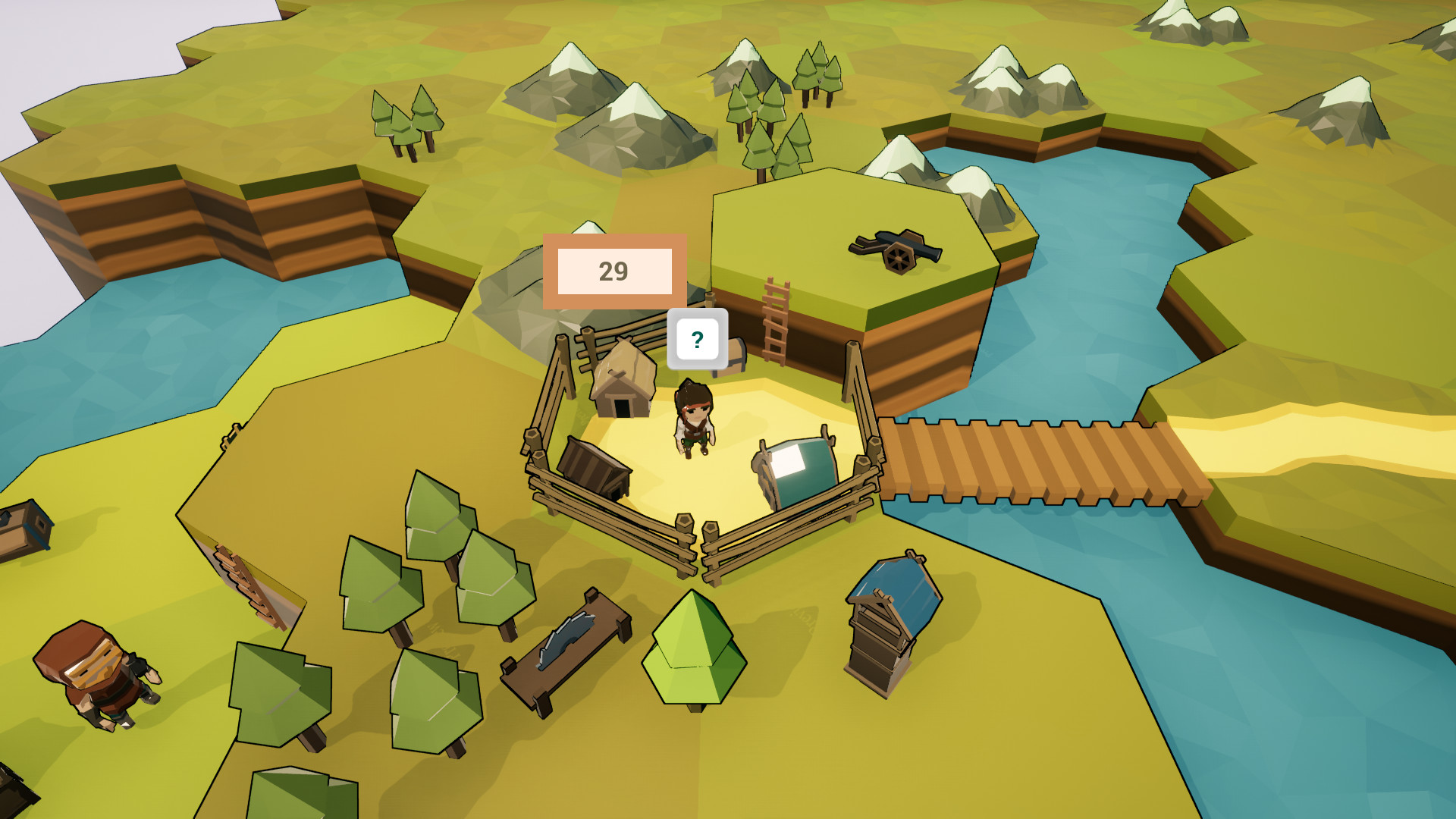This screenshot has height=819, width=1456.
Task: Click the sign displaying 29
Action: (x=613, y=271)
